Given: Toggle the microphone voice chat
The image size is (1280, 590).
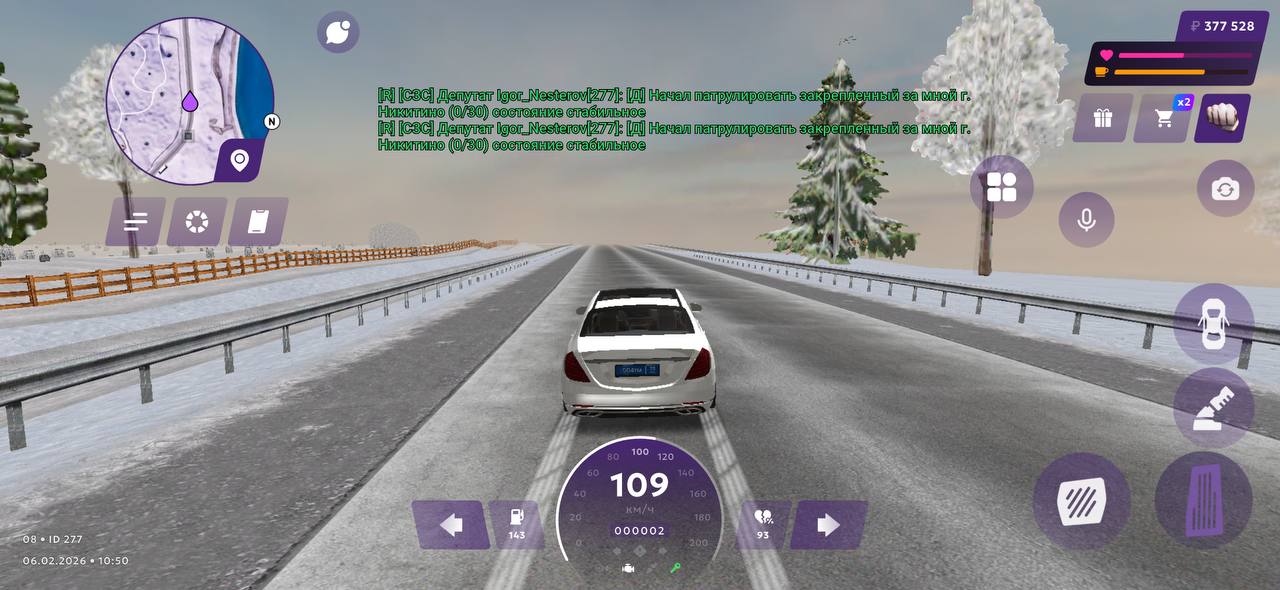Looking at the screenshot, I should click(x=1086, y=219).
